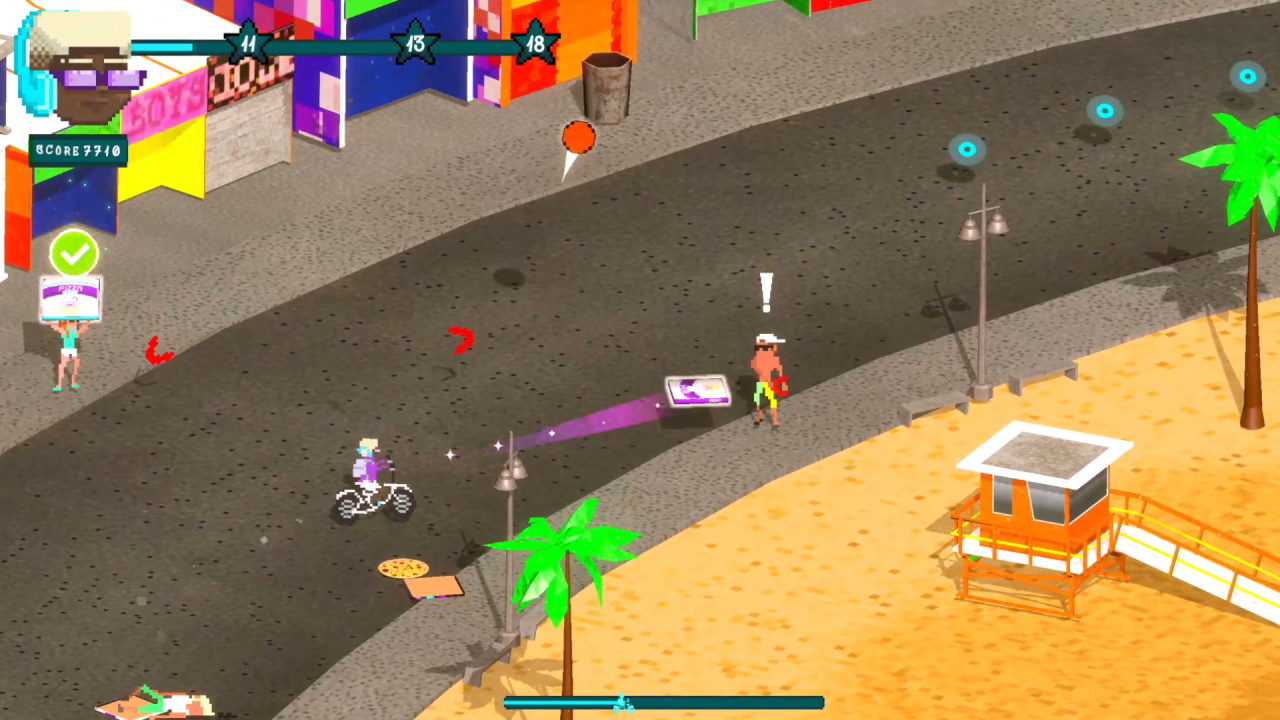1280x720 pixels.
Task: Open the pizza sign held by the vendor
Action: (70, 297)
